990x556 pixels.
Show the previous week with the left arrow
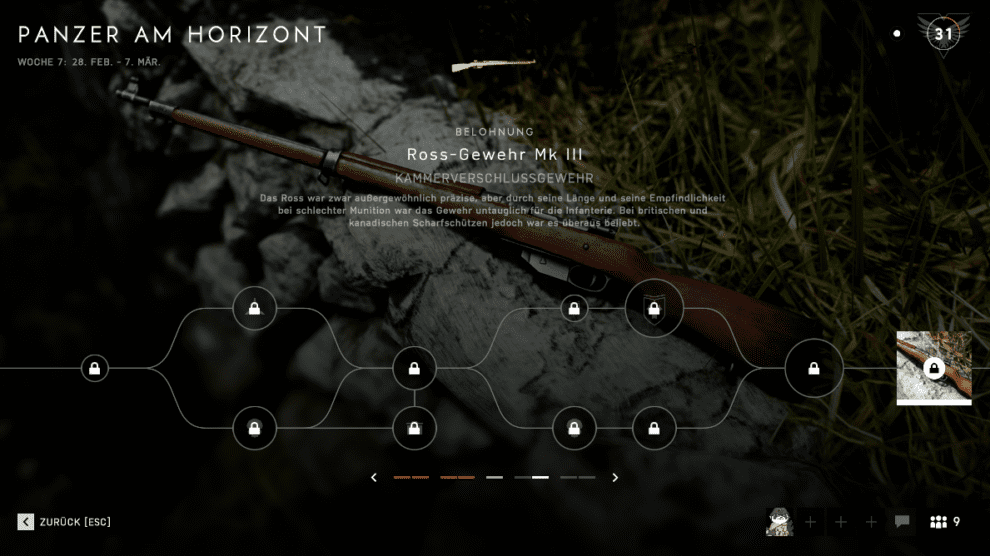374,478
